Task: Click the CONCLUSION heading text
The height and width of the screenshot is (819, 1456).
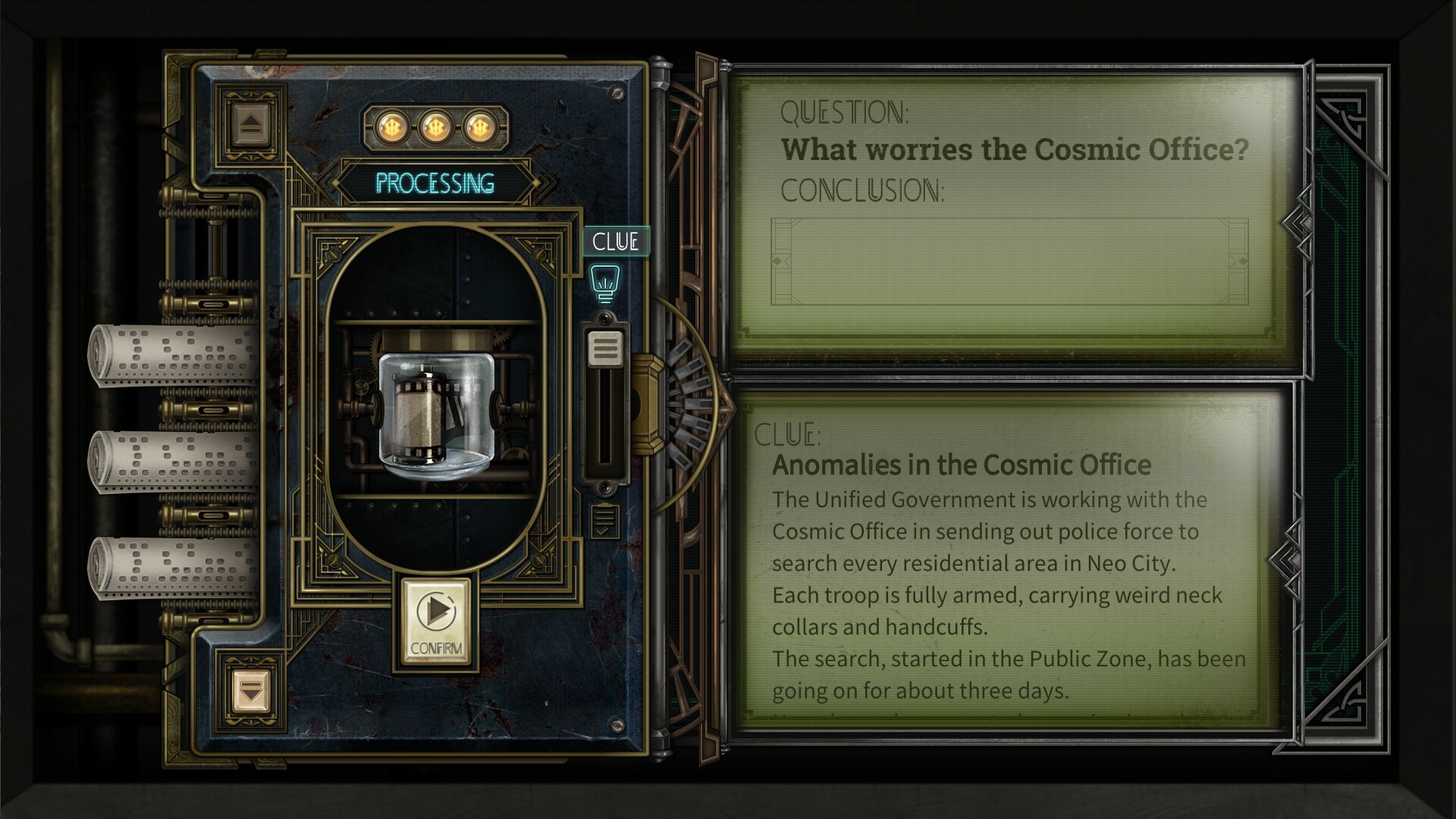Action: pos(861,191)
